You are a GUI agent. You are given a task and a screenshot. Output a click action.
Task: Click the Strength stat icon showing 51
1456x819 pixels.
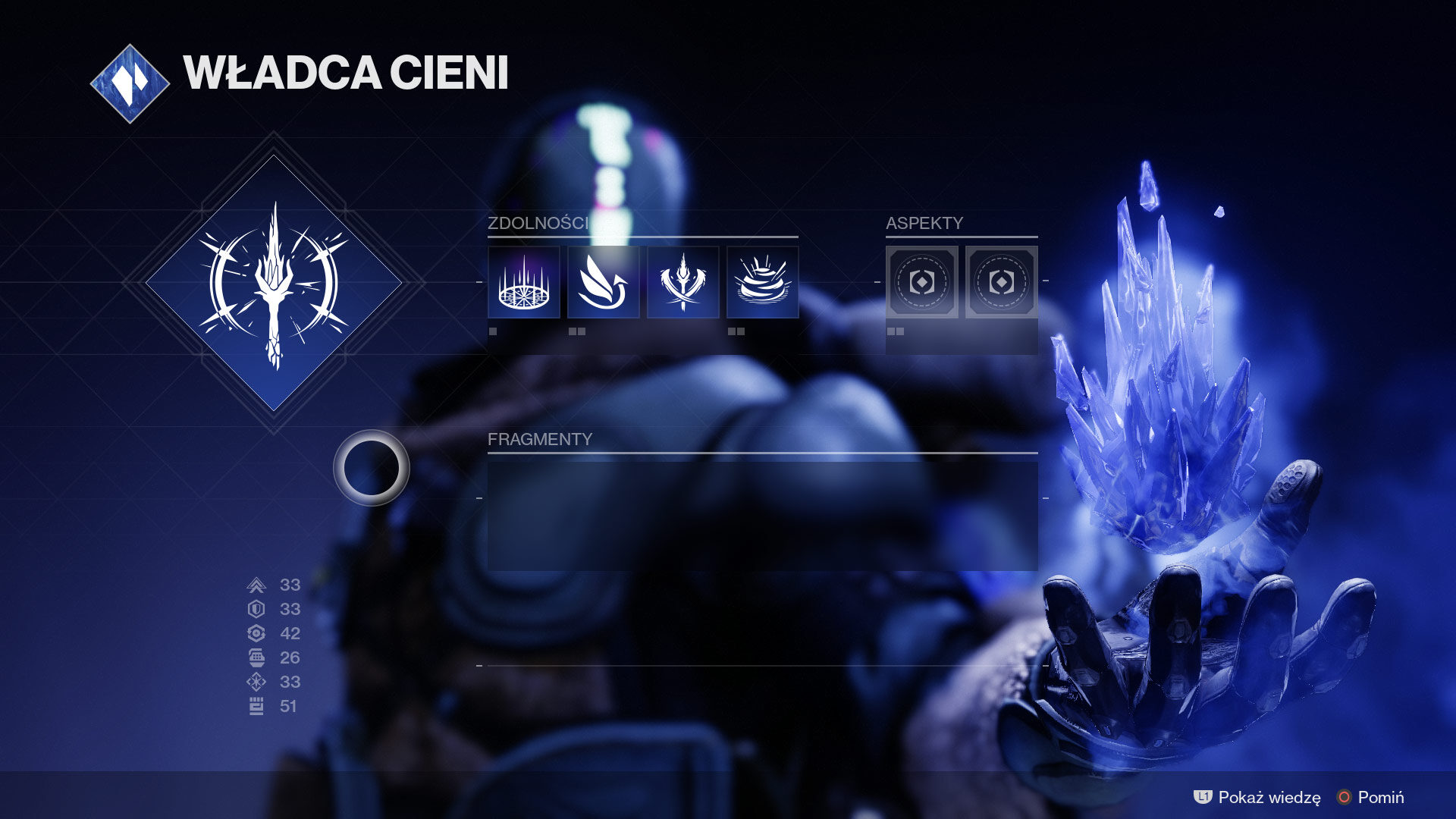click(258, 705)
